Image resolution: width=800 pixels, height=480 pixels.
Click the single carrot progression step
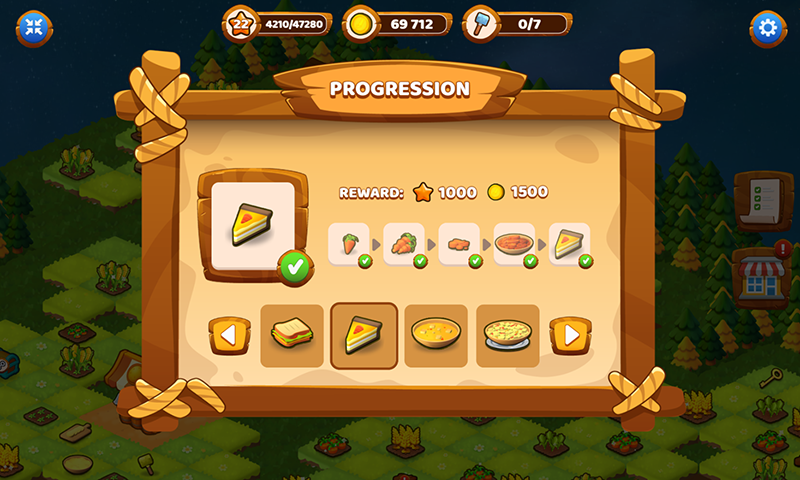tap(349, 244)
